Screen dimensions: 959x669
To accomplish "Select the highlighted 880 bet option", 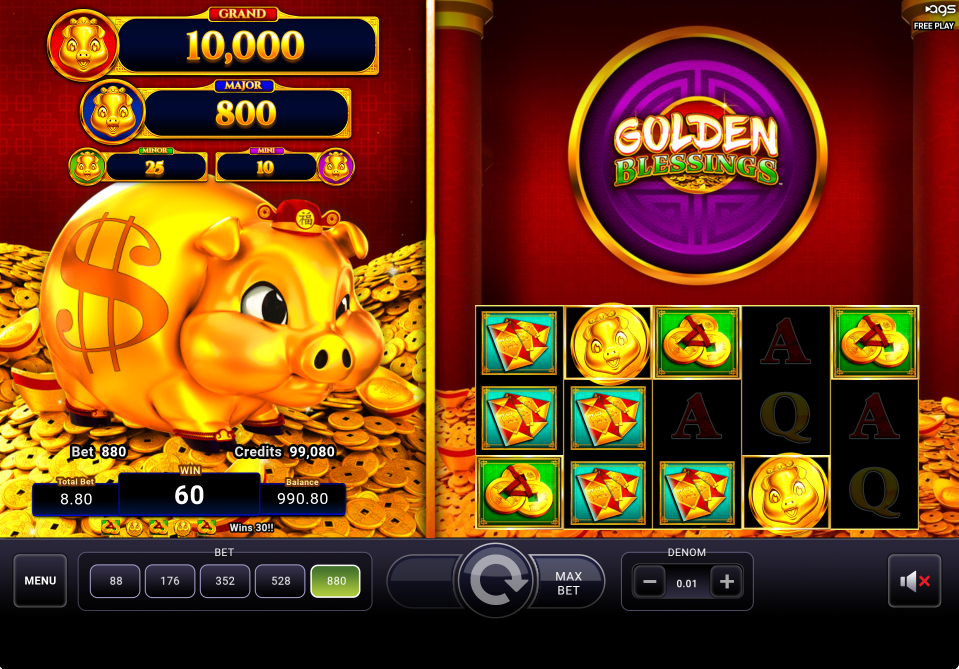I will [x=336, y=581].
